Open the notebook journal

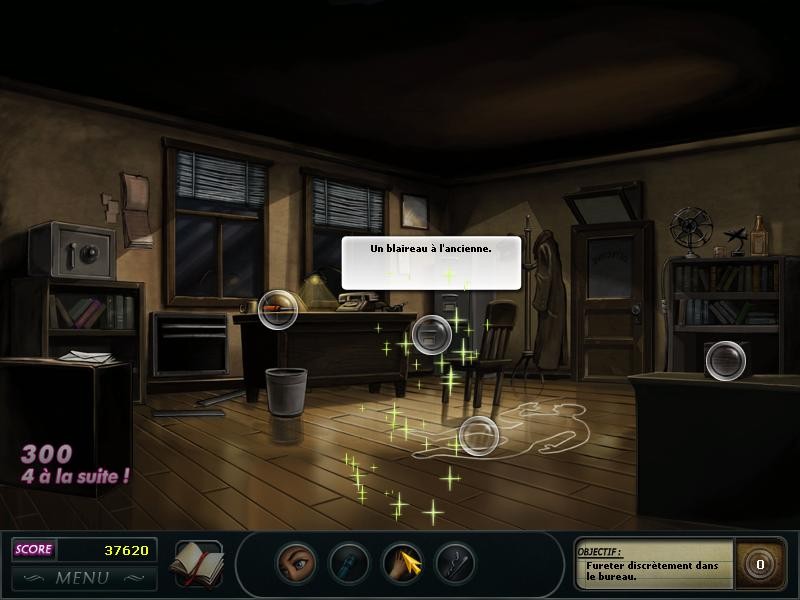pos(197,562)
